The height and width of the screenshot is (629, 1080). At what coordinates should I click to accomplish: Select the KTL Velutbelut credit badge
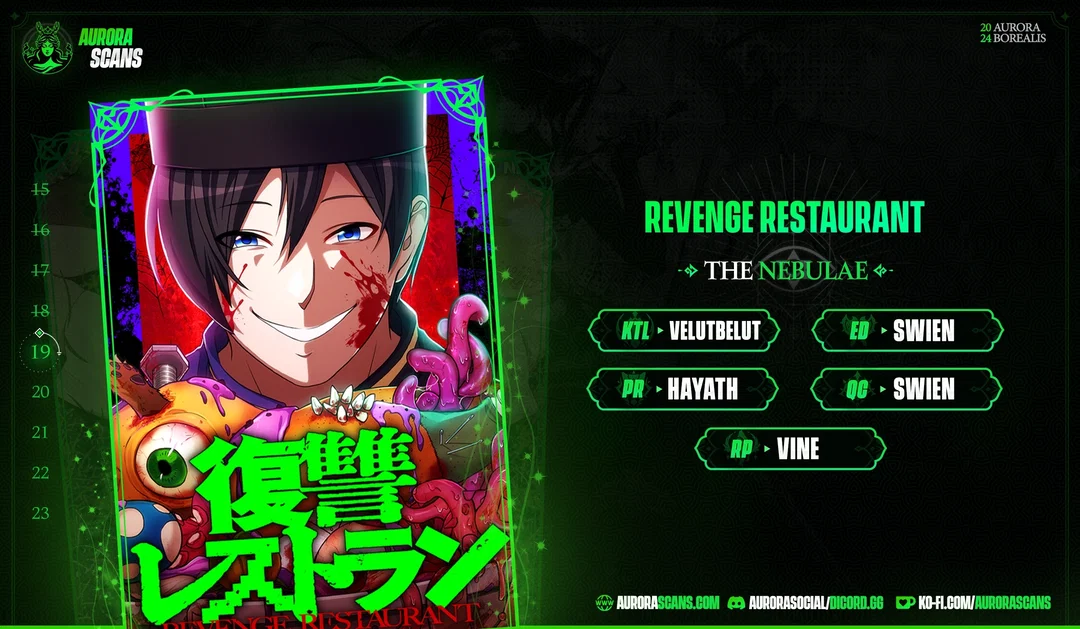coord(684,331)
